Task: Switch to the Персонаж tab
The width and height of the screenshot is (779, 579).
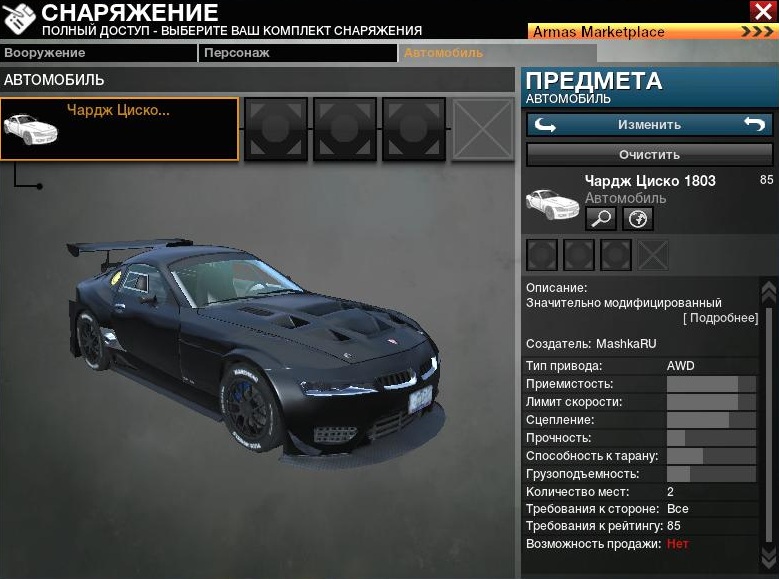Action: point(297,53)
